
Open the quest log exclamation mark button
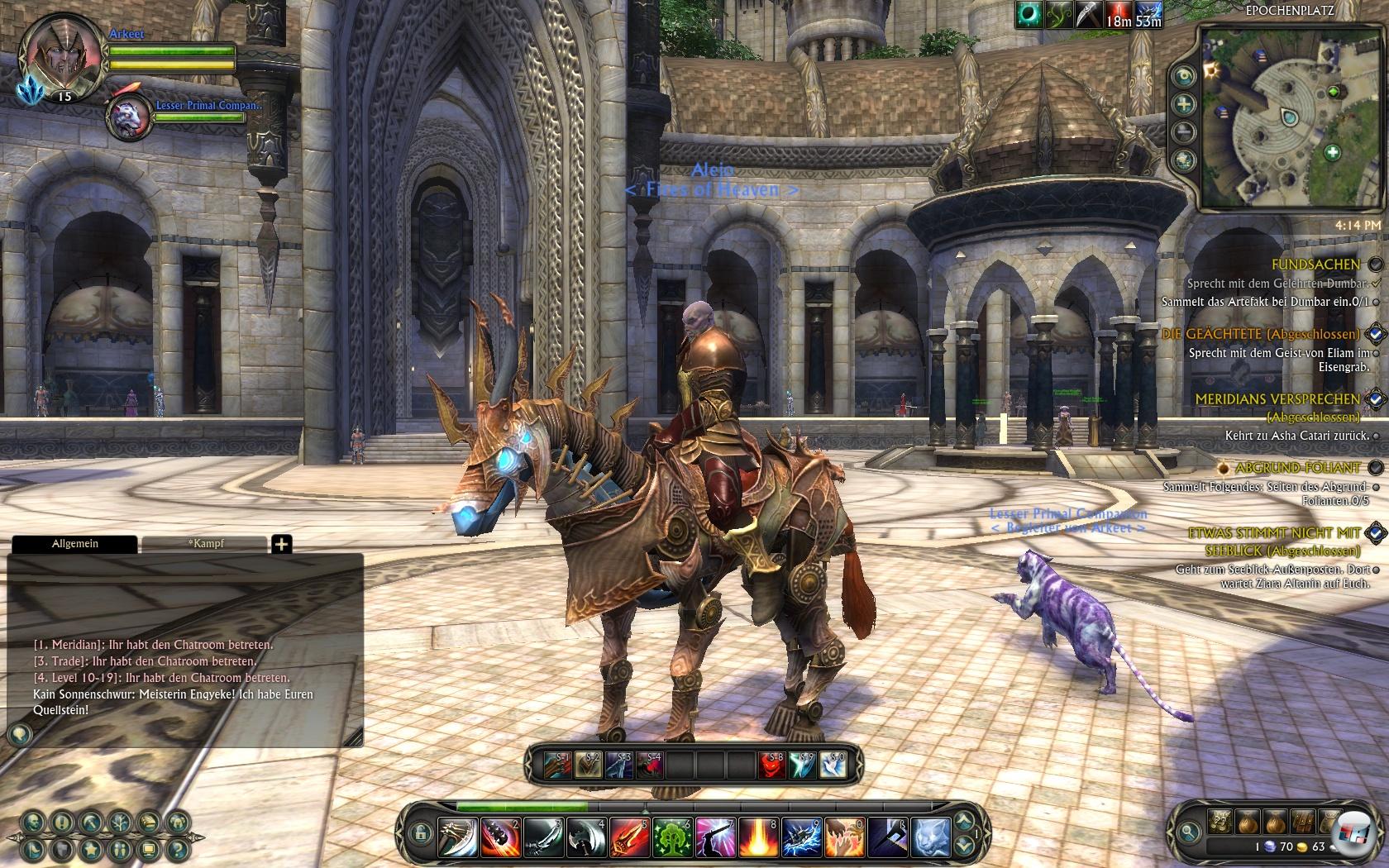click(62, 823)
